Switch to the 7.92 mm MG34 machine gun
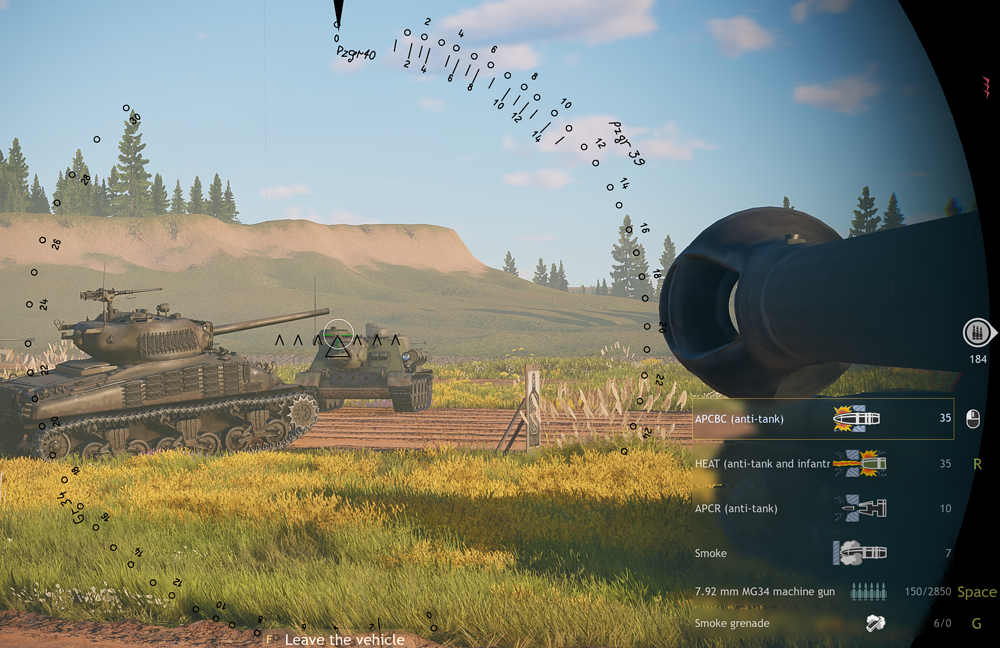Viewport: 1000px width, 648px height. (x=822, y=592)
